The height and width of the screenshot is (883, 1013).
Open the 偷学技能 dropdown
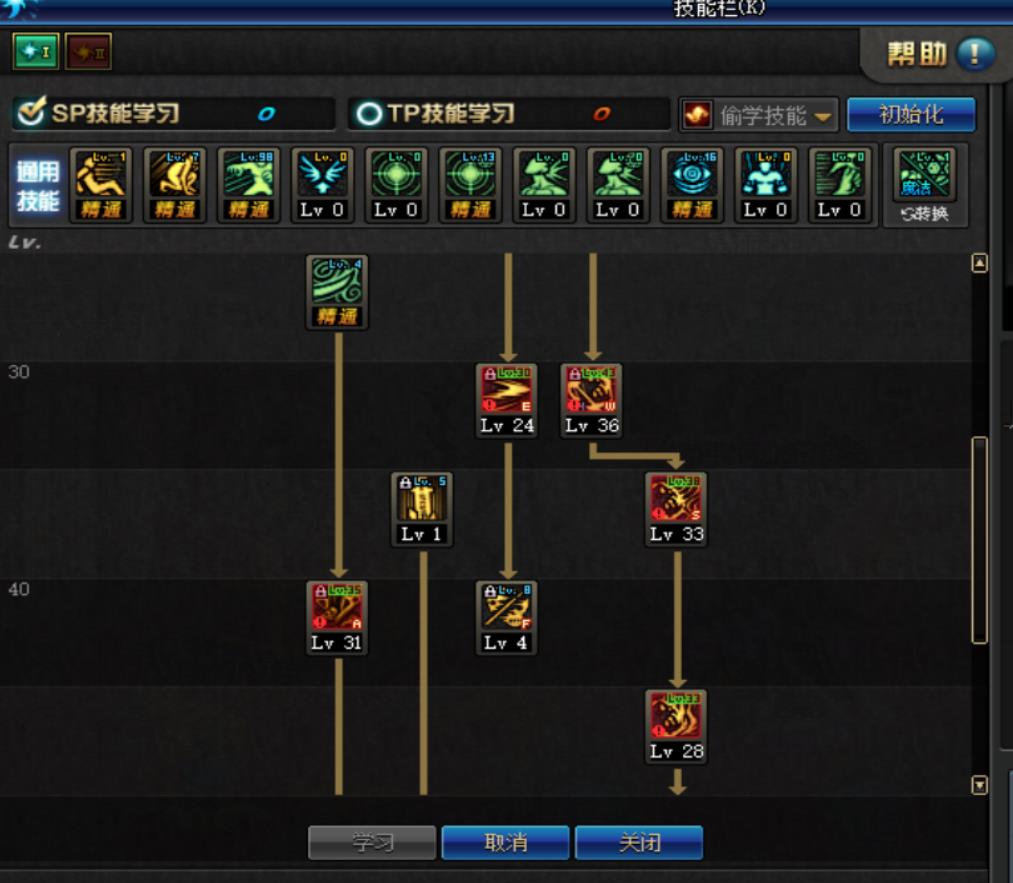pos(759,115)
